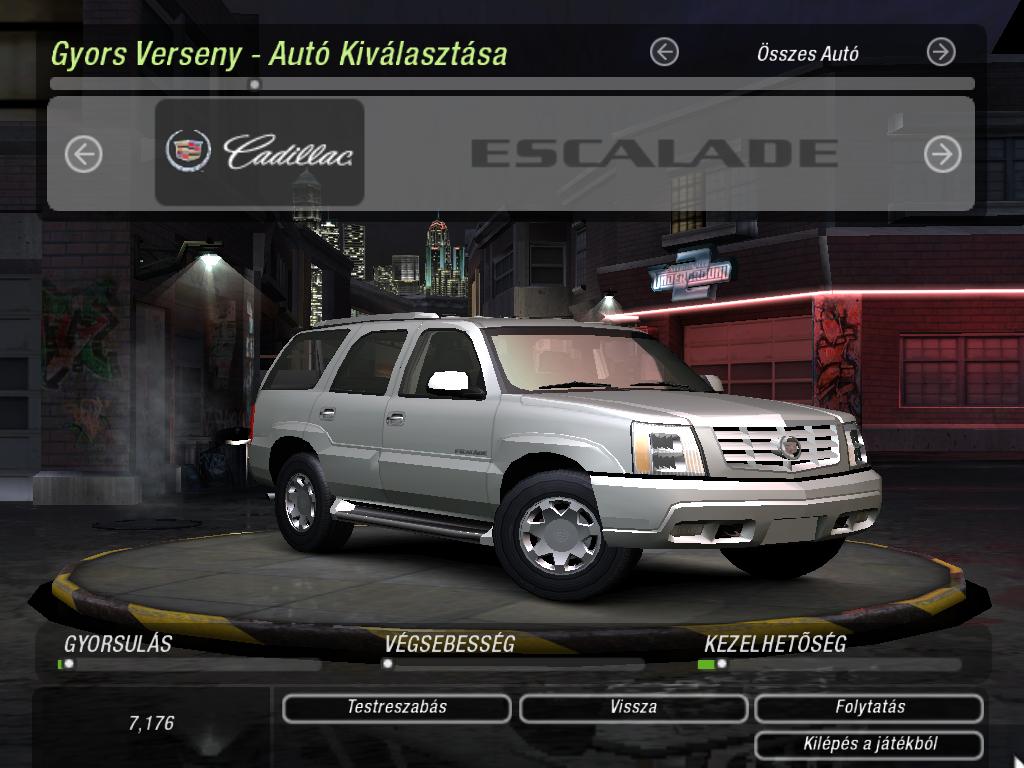Viewport: 1024px width, 768px height.
Task: Switch to next category after Összes Autó
Action: coord(941,52)
